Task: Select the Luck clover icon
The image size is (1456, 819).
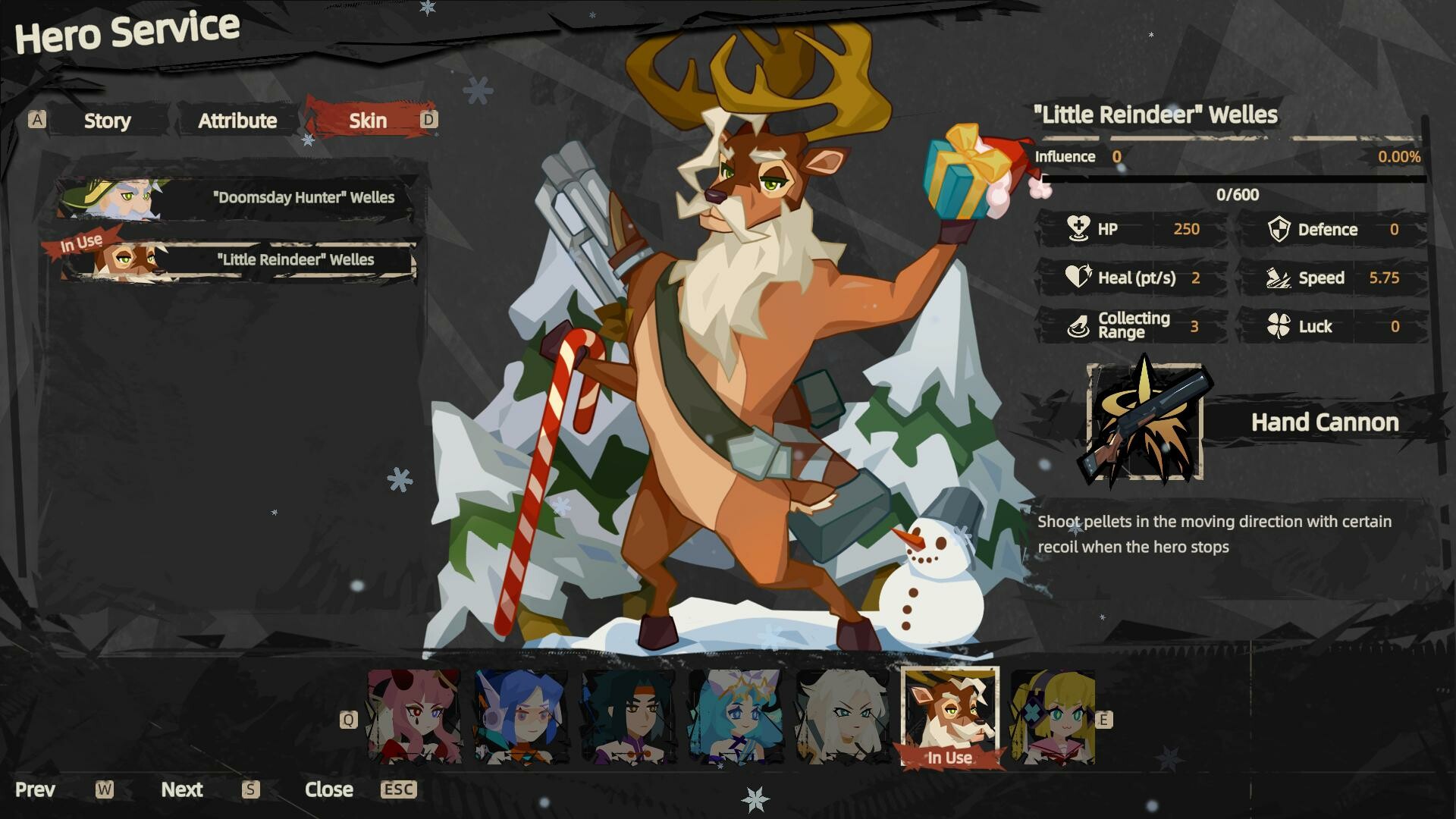Action: click(x=1282, y=326)
